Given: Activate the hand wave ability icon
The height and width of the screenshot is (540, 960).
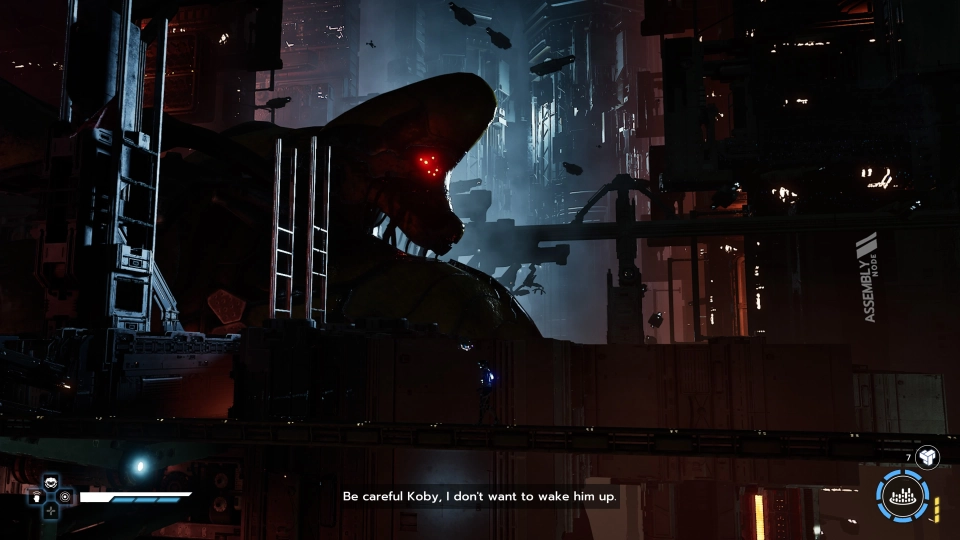Looking at the screenshot, I should [37, 495].
